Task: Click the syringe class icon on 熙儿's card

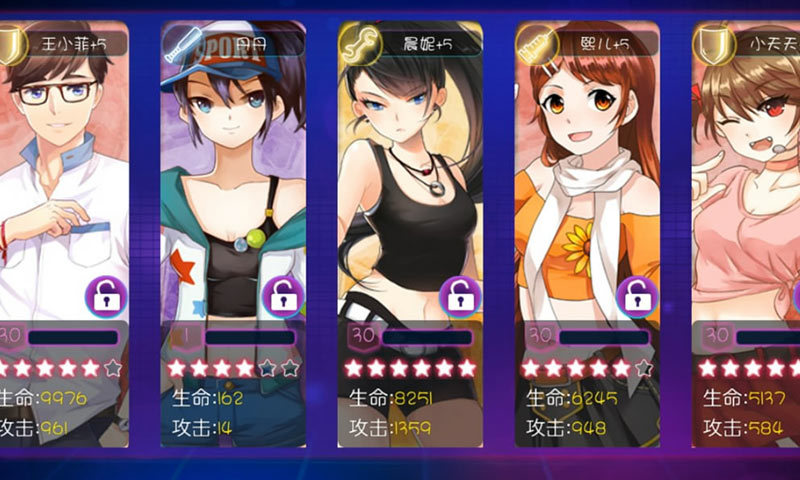Action: tap(535, 44)
